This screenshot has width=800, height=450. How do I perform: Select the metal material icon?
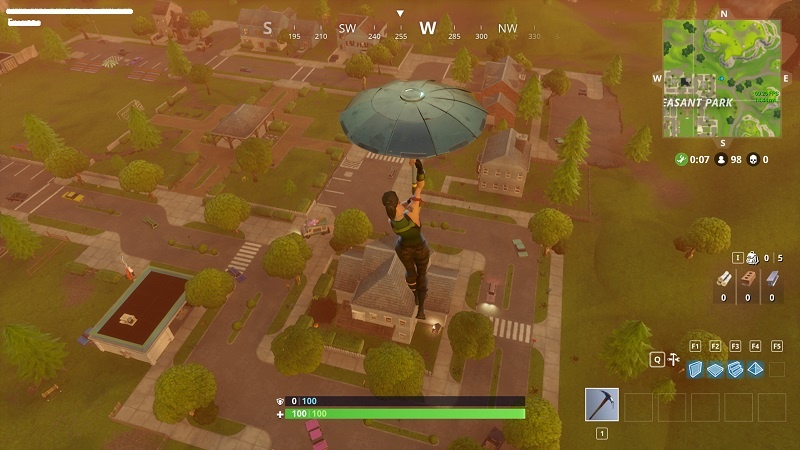pos(771,281)
